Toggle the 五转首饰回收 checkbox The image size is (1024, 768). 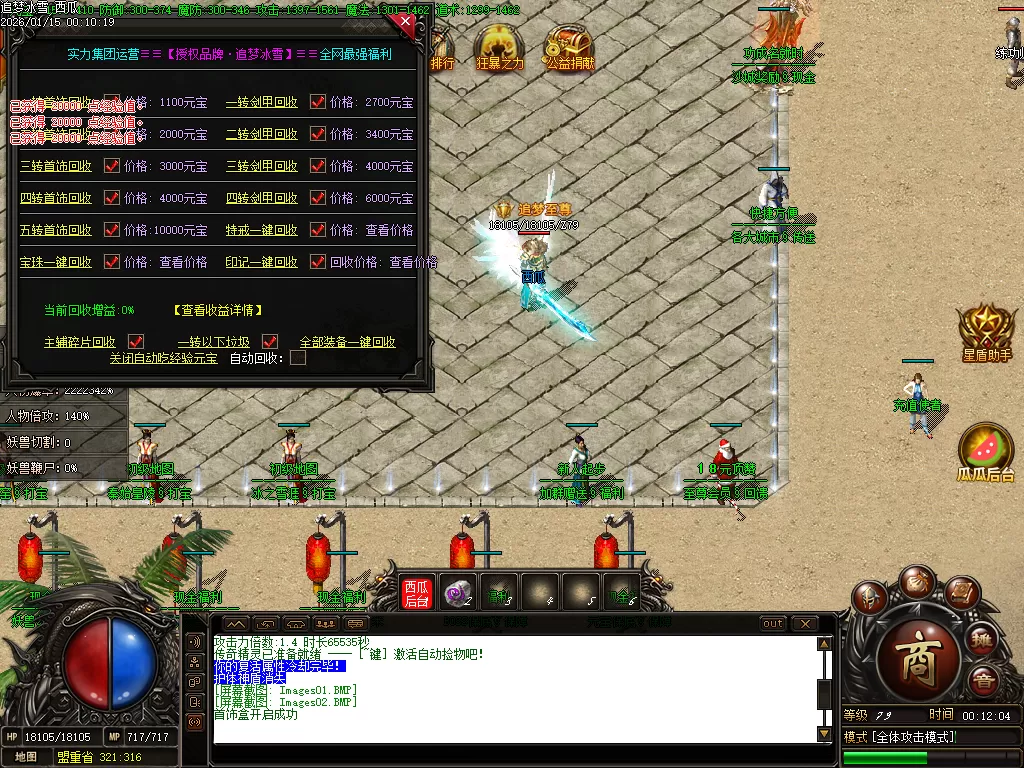[x=112, y=230]
